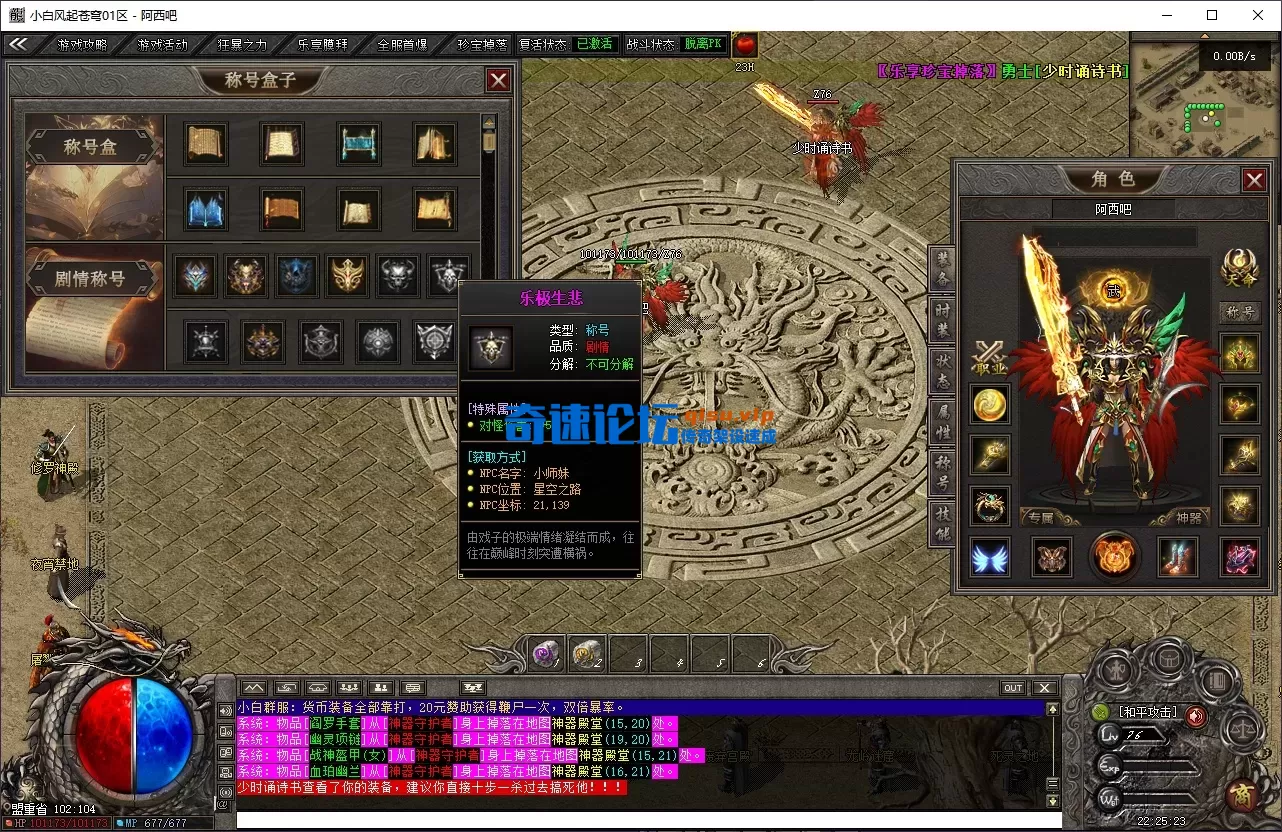The height and width of the screenshot is (832, 1282).
Task: Click the 称号 badge icon beside the character model
Action: (x=1240, y=312)
